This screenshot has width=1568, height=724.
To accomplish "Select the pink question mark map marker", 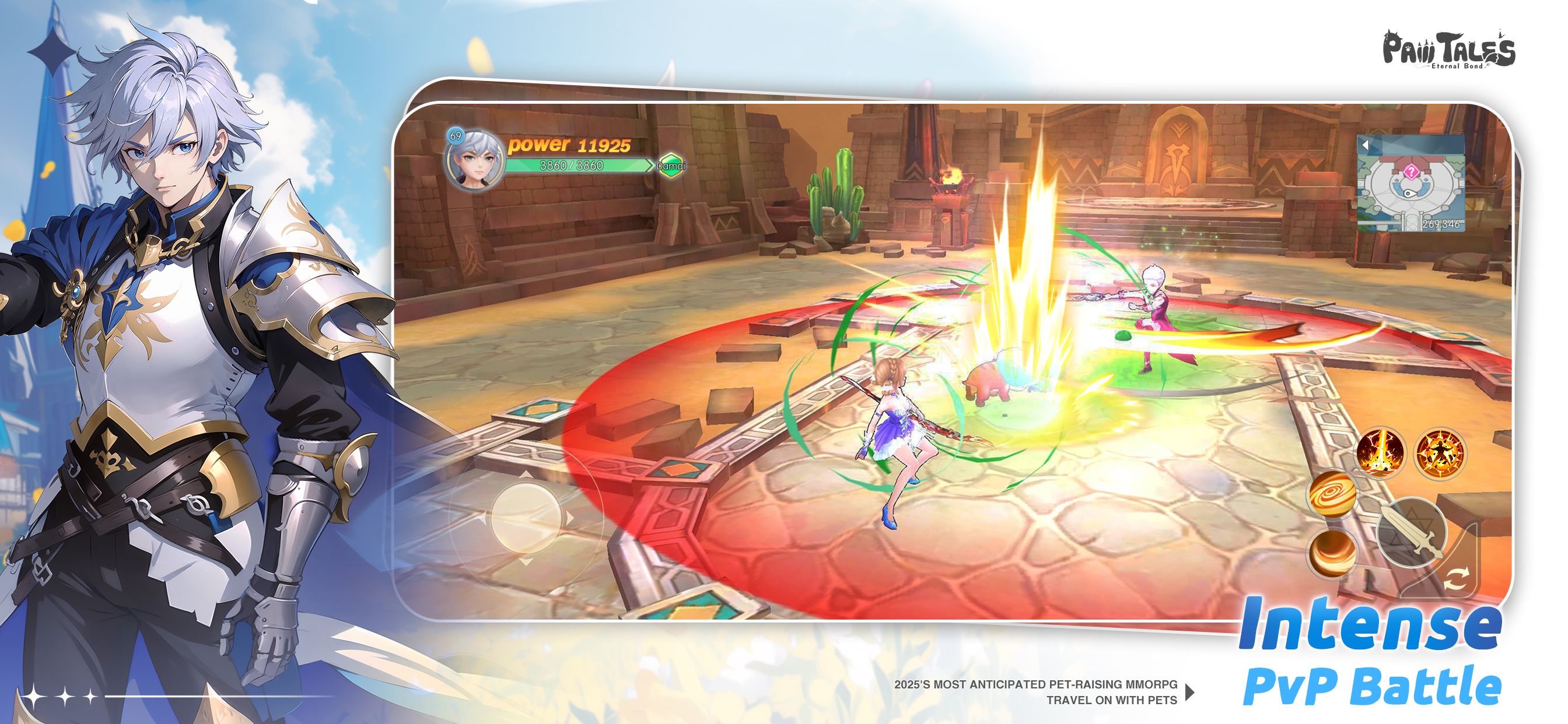I will (1410, 172).
